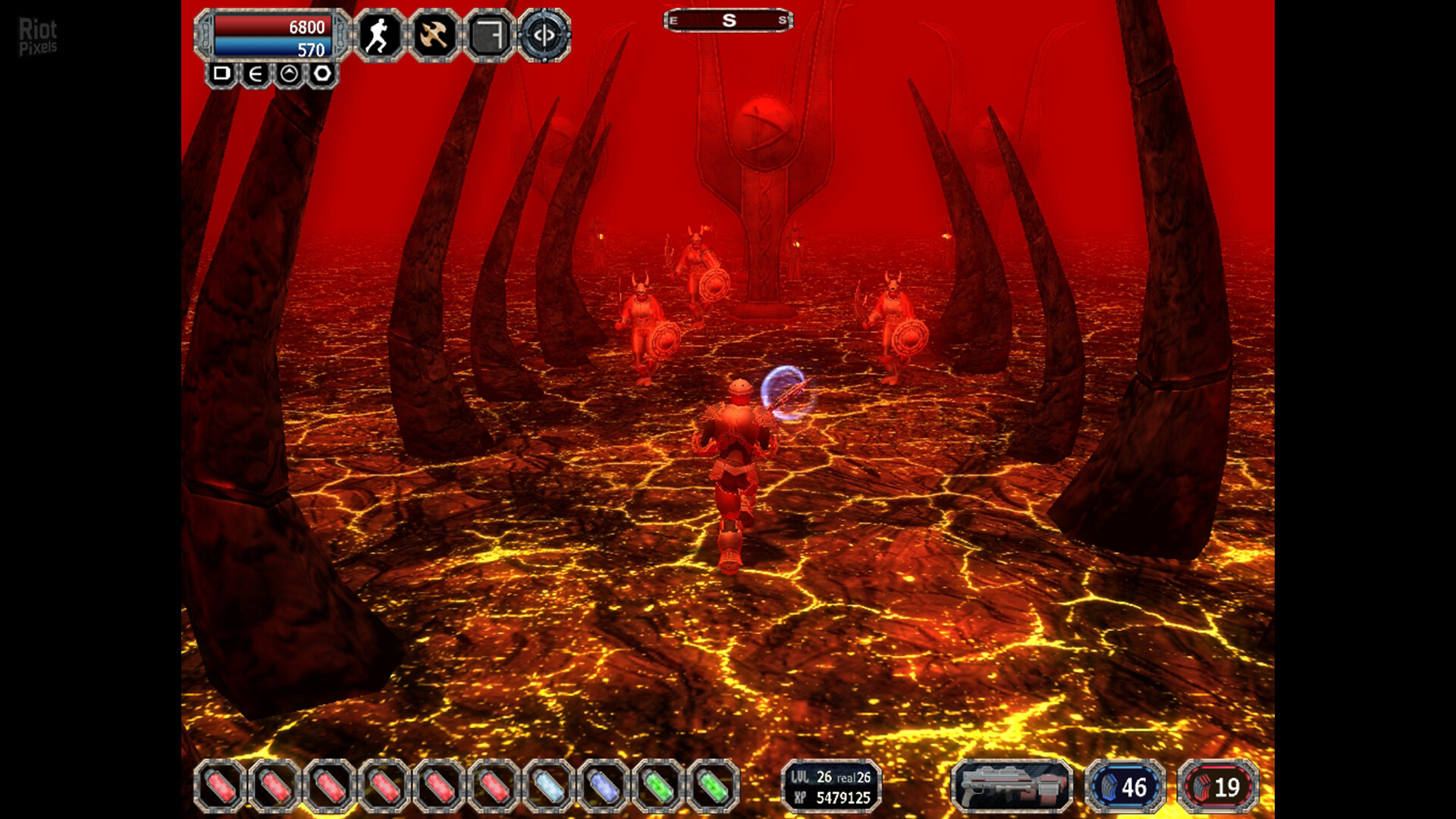This screenshot has height=819, width=1456.
Task: Select the small white hexagon icon
Action: (322, 74)
